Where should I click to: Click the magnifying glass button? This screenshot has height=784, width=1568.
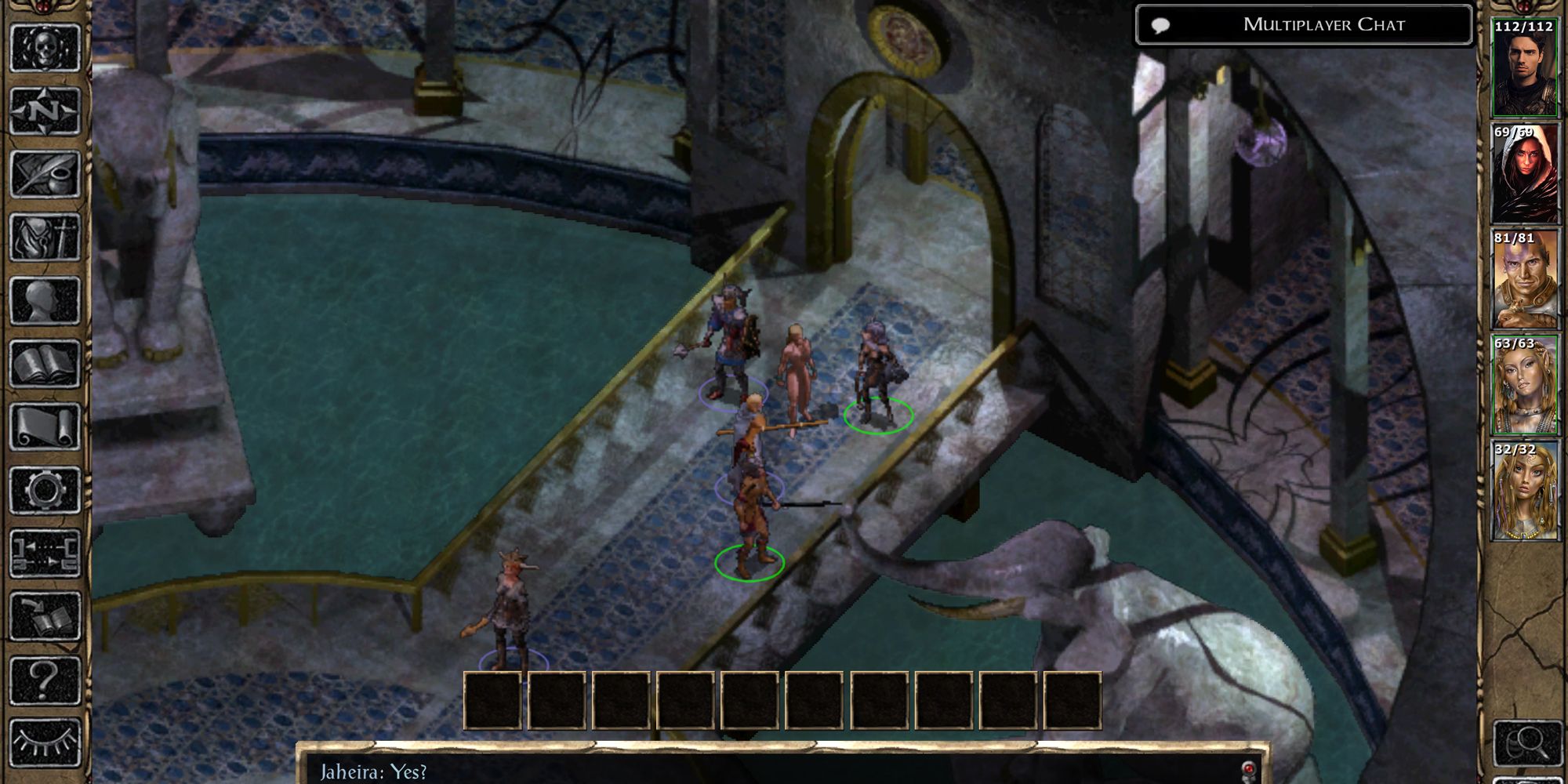(1524, 742)
